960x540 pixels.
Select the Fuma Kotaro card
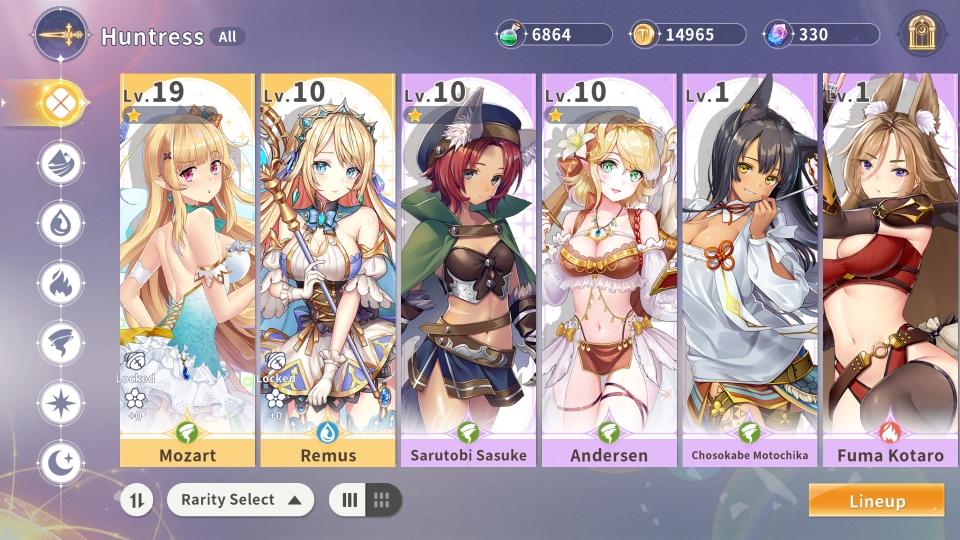888,270
